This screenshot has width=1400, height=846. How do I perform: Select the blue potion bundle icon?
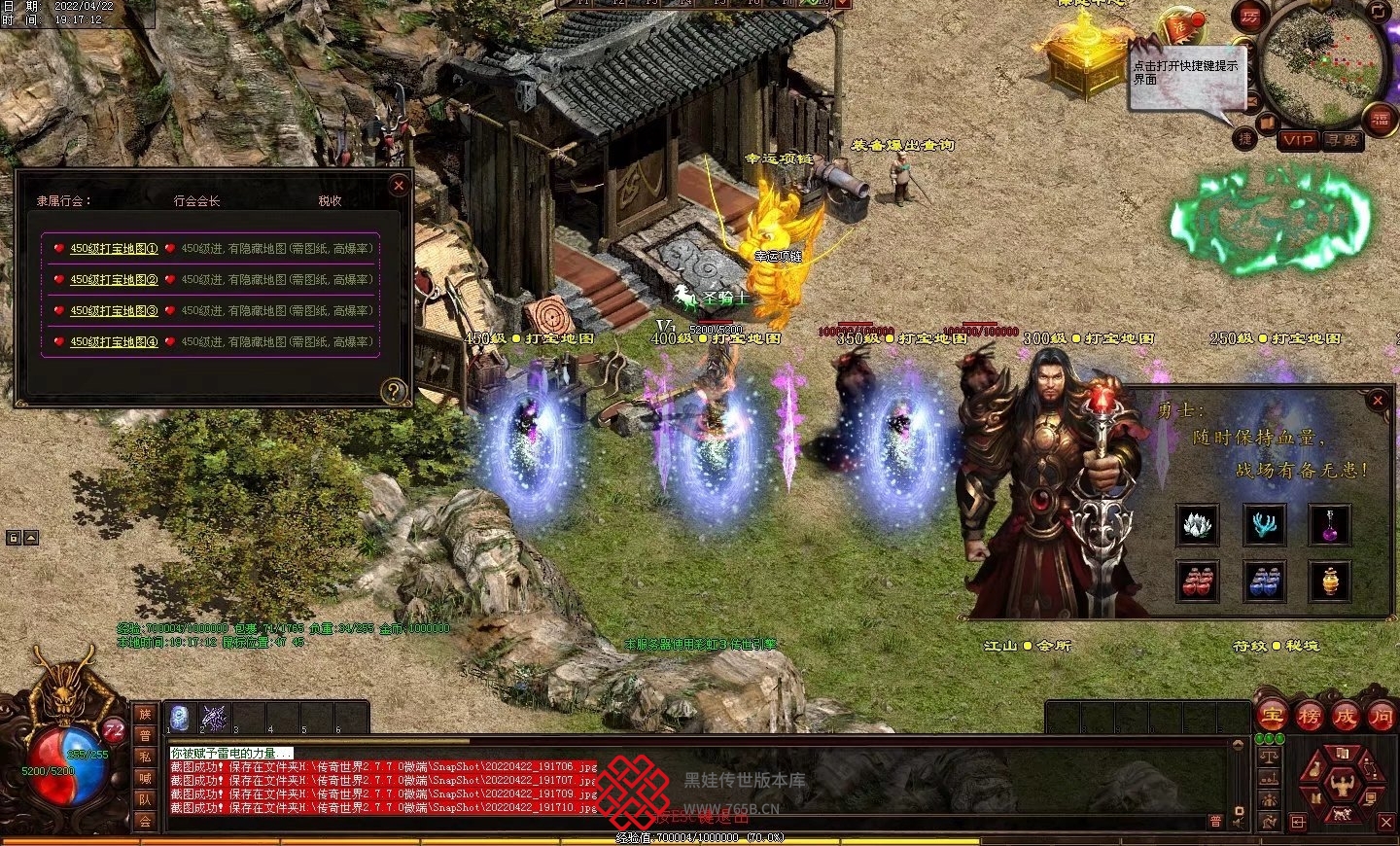coord(1263,582)
